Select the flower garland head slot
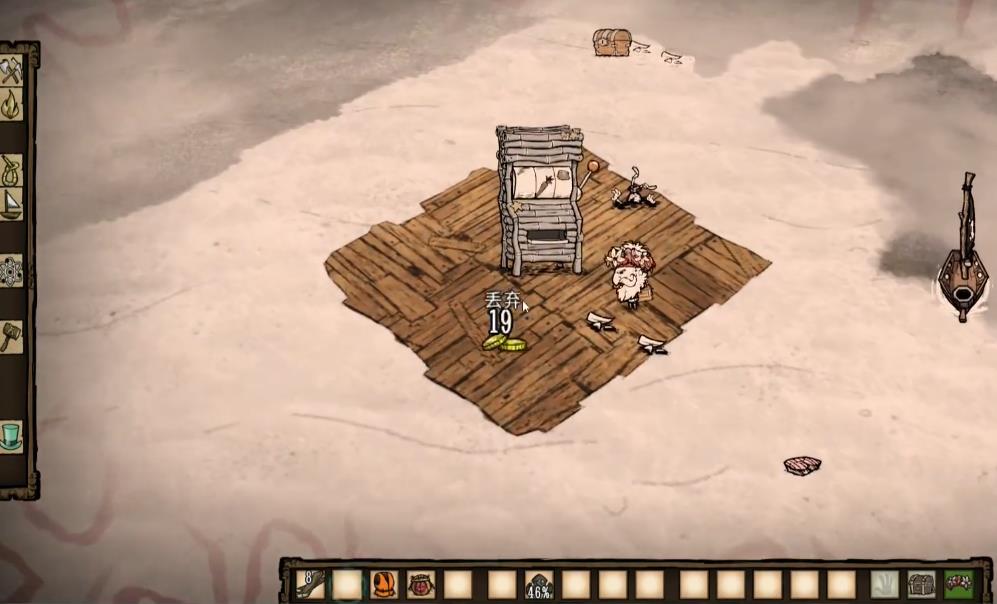Viewport: 997px width, 604px height. point(959,584)
